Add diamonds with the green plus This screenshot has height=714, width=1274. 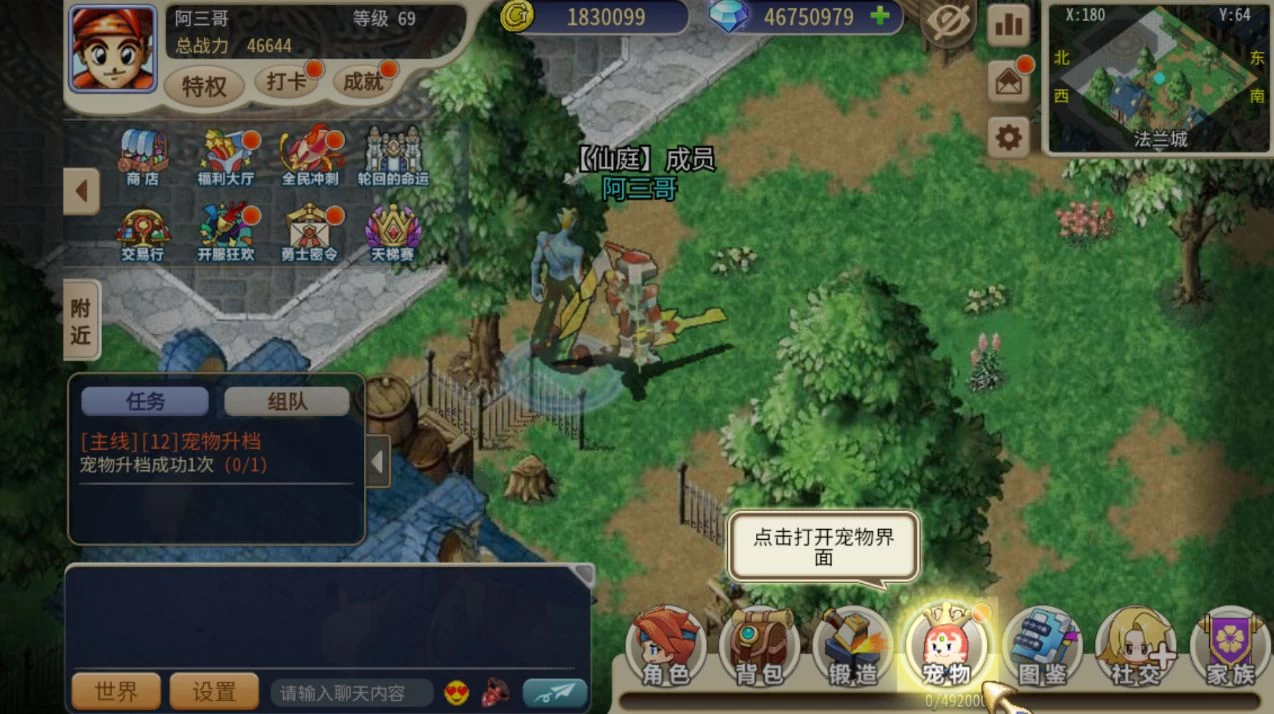[880, 16]
